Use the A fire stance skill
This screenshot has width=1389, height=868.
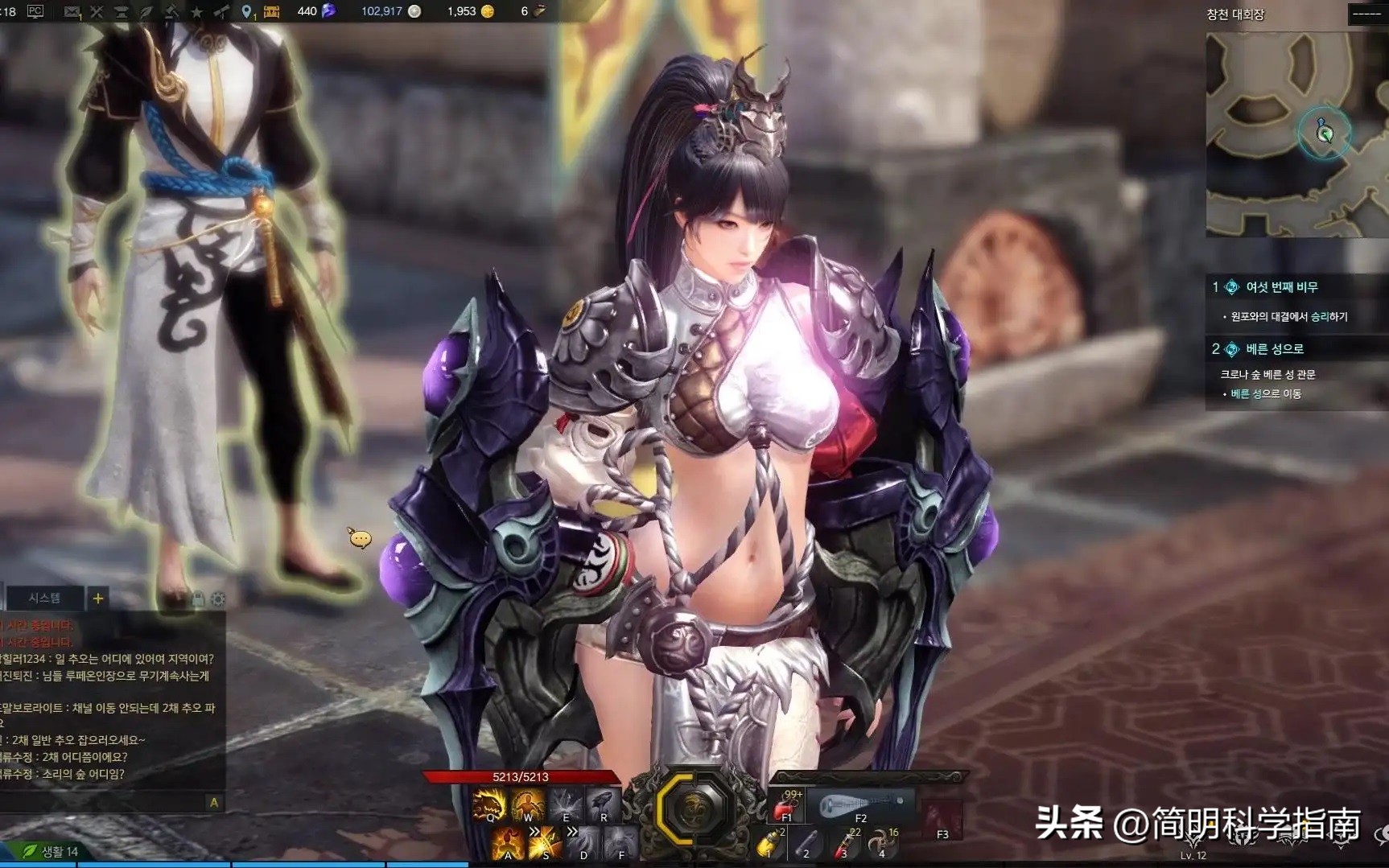(507, 843)
